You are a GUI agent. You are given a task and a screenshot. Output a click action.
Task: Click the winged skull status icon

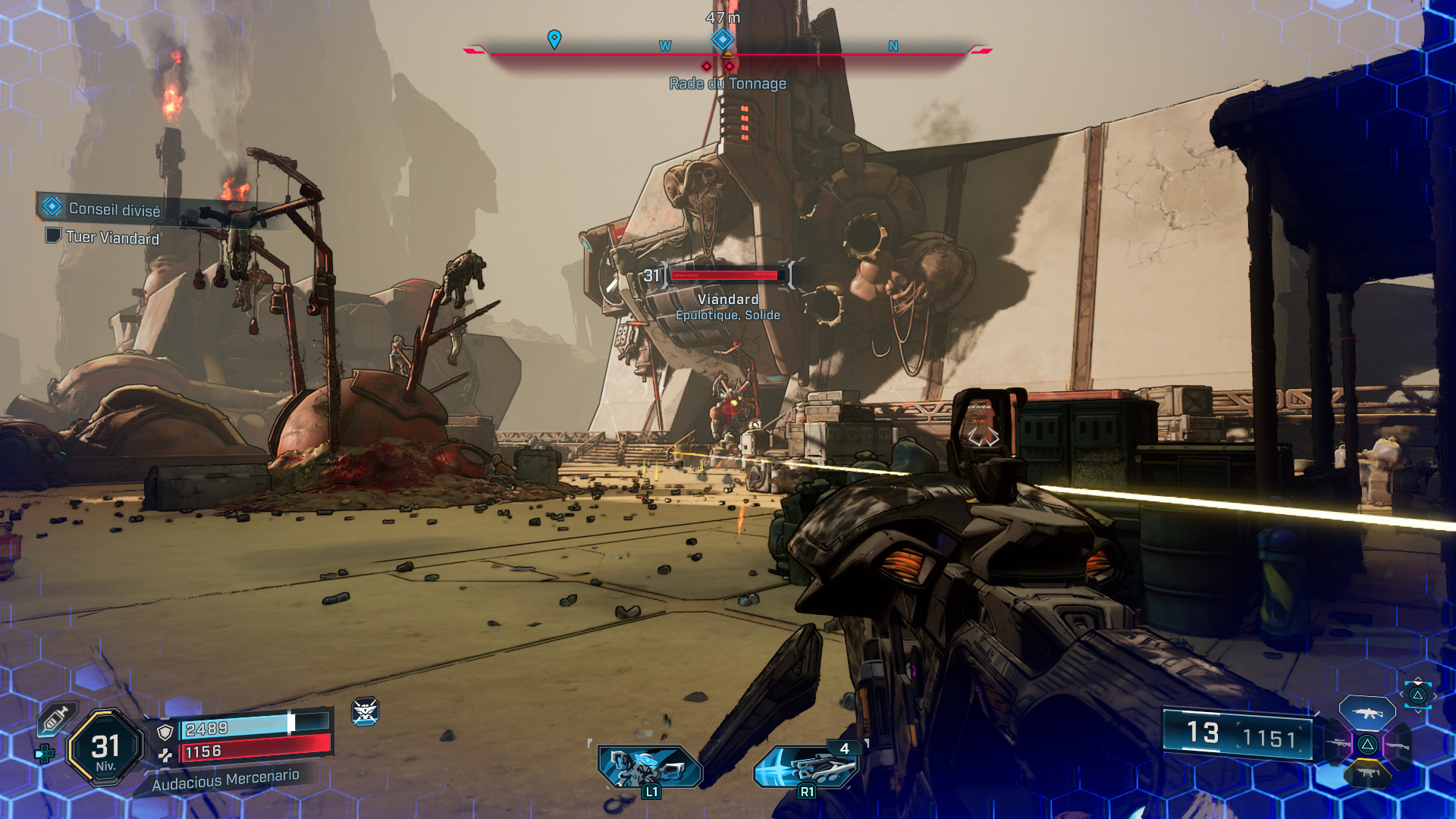pos(365,711)
